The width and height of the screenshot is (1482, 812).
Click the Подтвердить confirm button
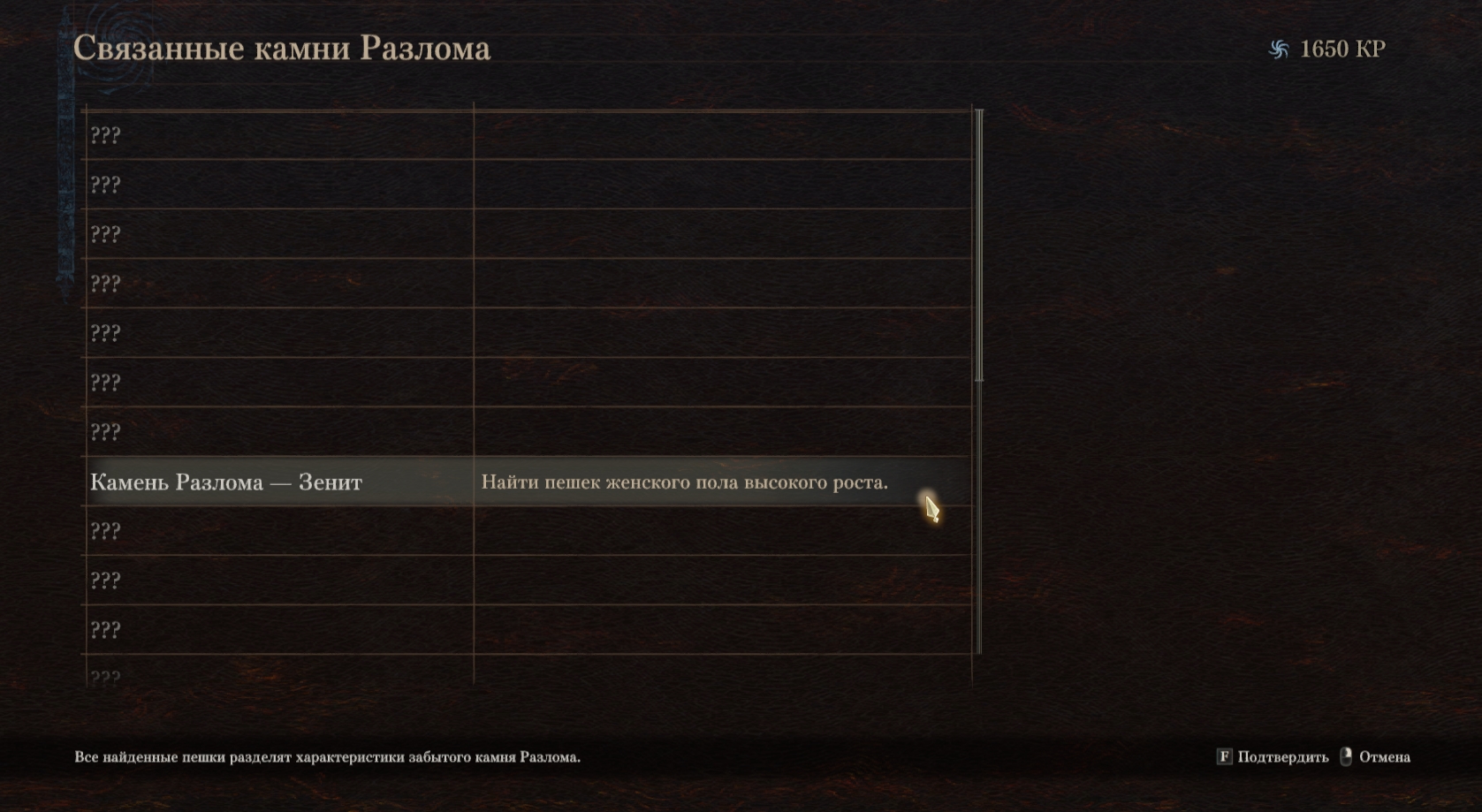[1273, 757]
